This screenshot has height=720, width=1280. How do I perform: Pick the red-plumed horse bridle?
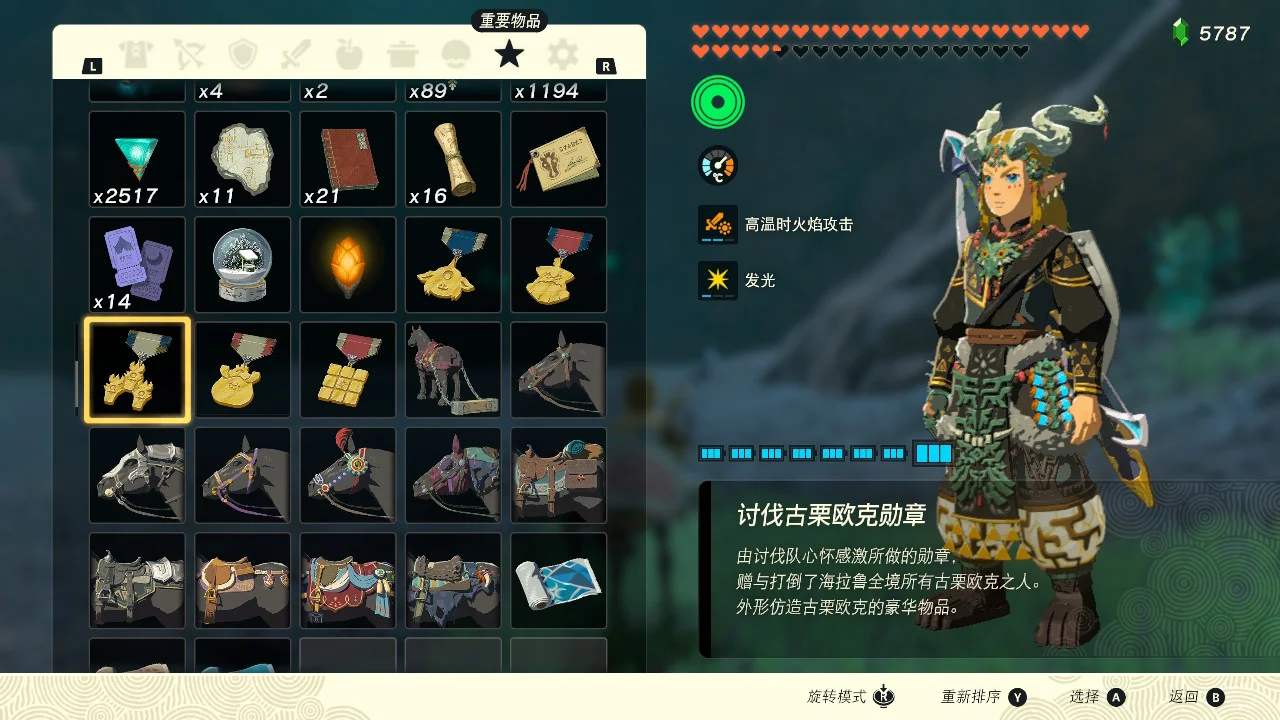(348, 476)
